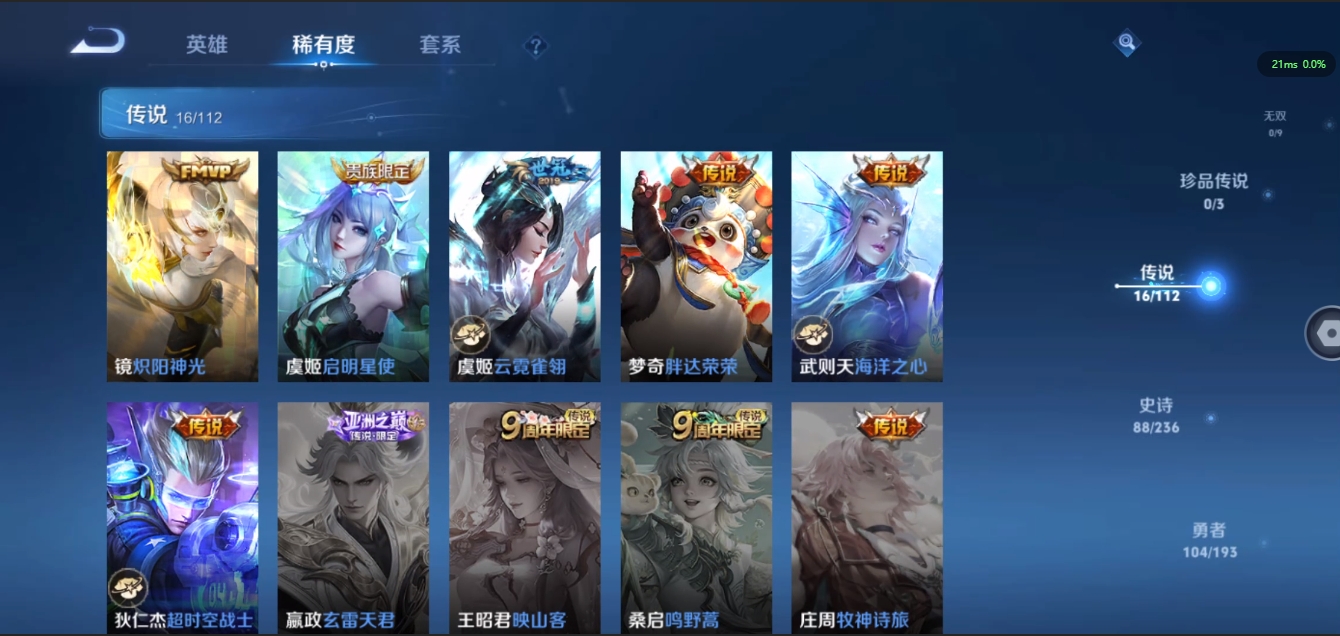
Task: Jump to the 珍品传说 rarity section
Action: coord(1214,190)
